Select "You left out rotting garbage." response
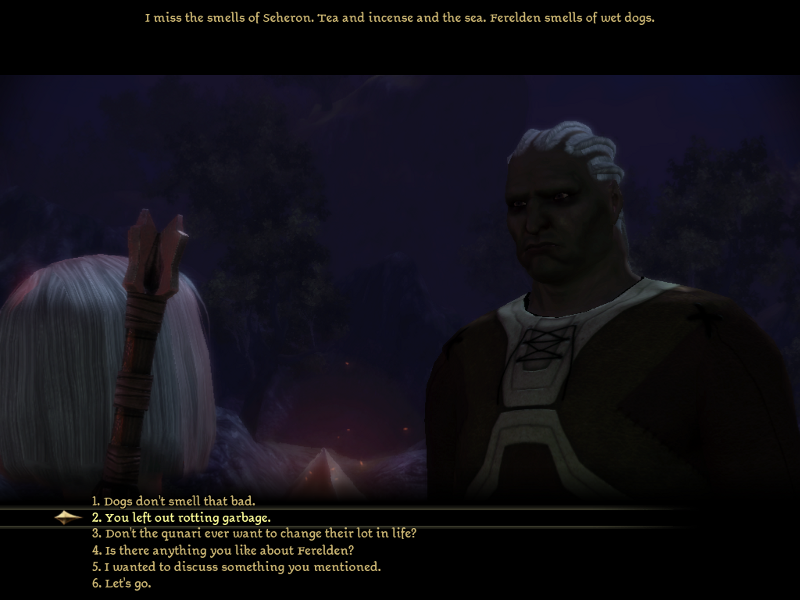800x600 pixels. point(181,517)
